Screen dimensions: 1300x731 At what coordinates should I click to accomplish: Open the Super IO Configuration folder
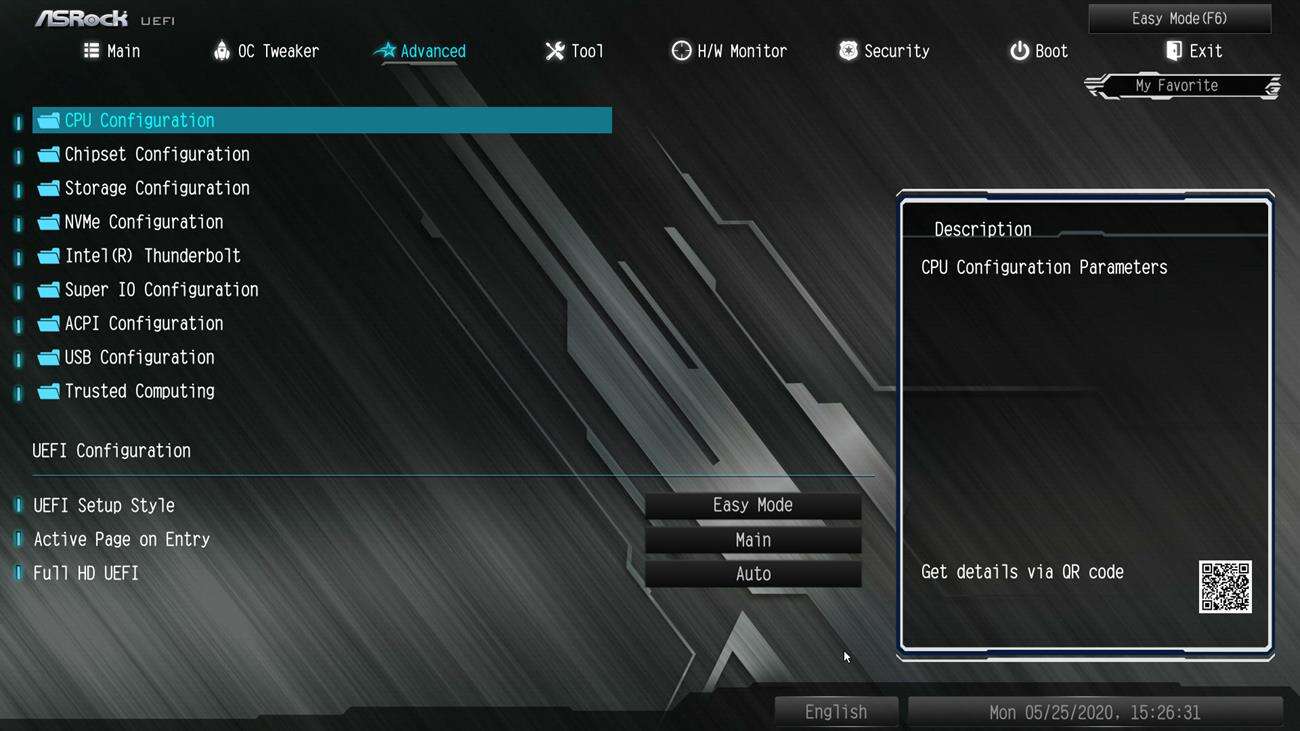tap(161, 290)
